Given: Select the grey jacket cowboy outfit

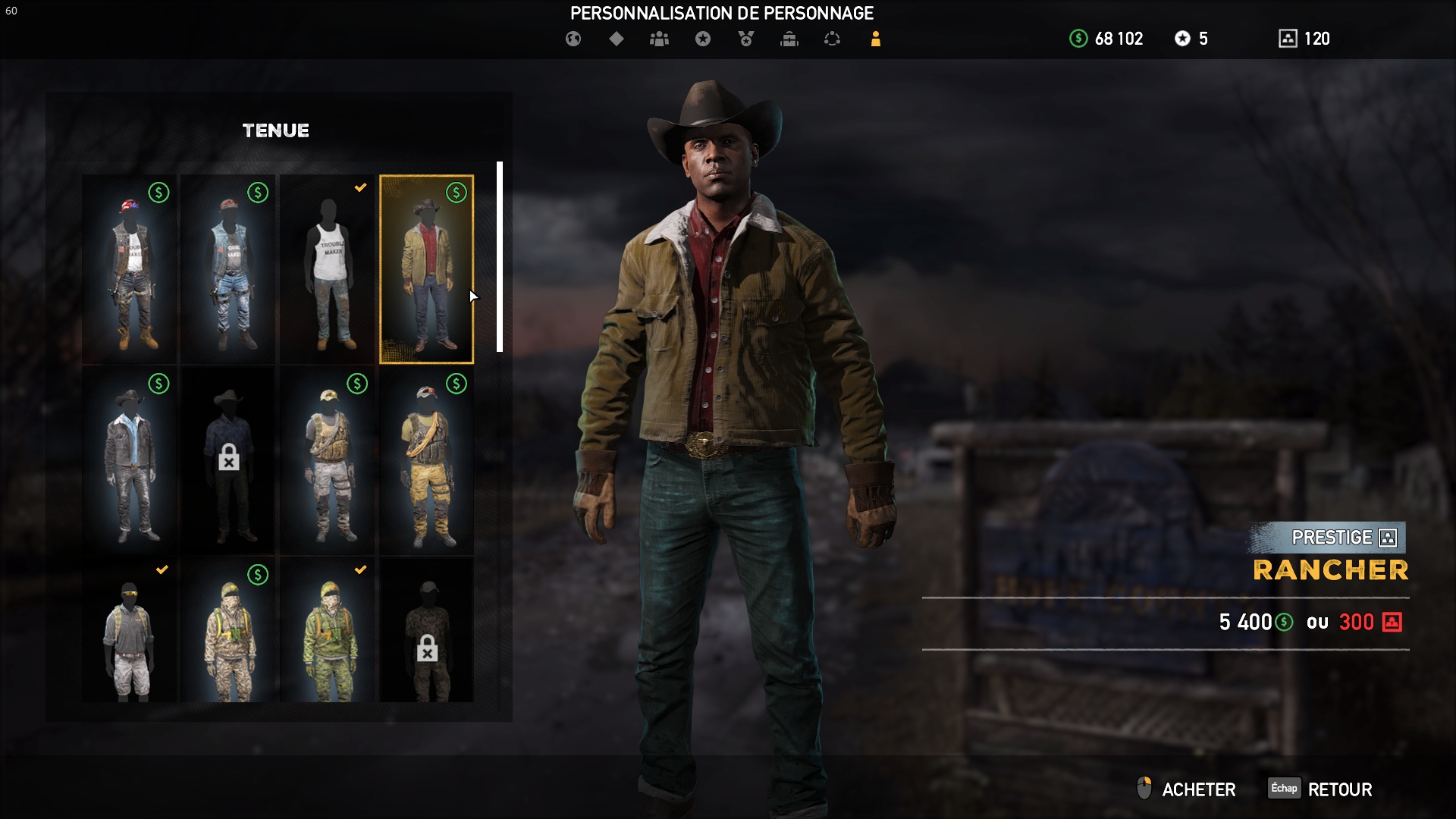Looking at the screenshot, I should pos(130,461).
